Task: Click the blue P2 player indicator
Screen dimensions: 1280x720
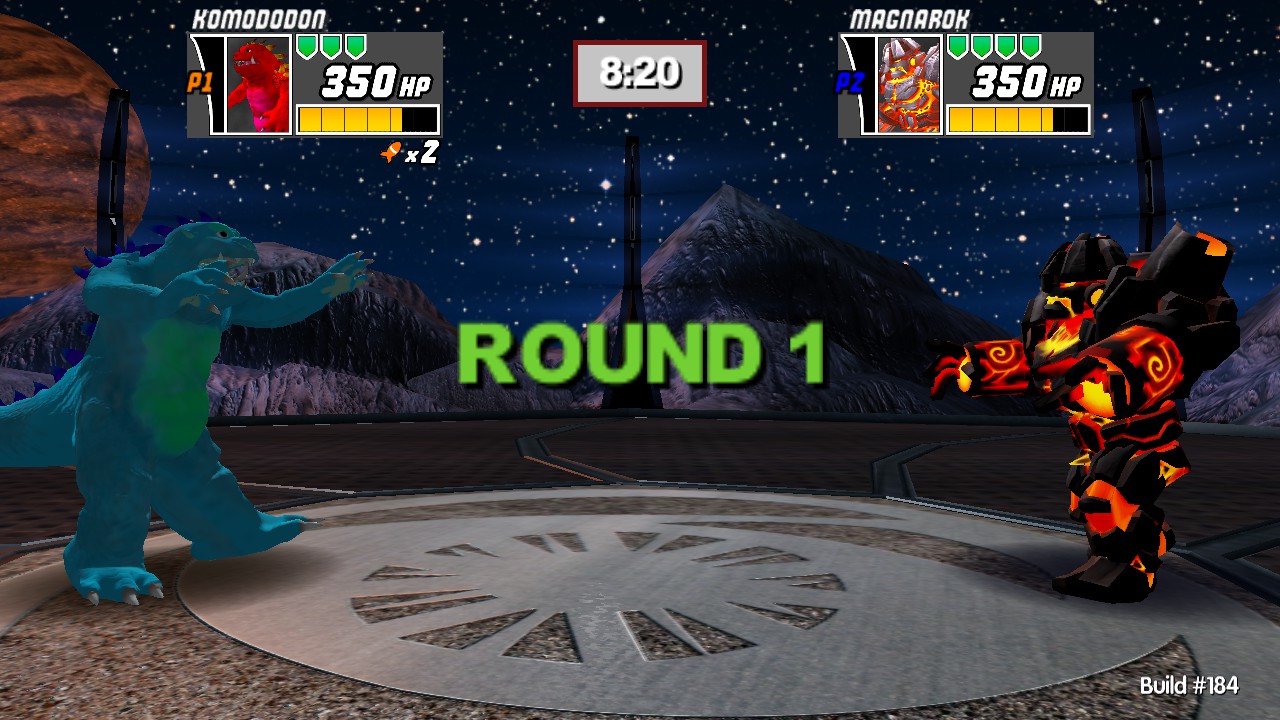Action: [849, 83]
